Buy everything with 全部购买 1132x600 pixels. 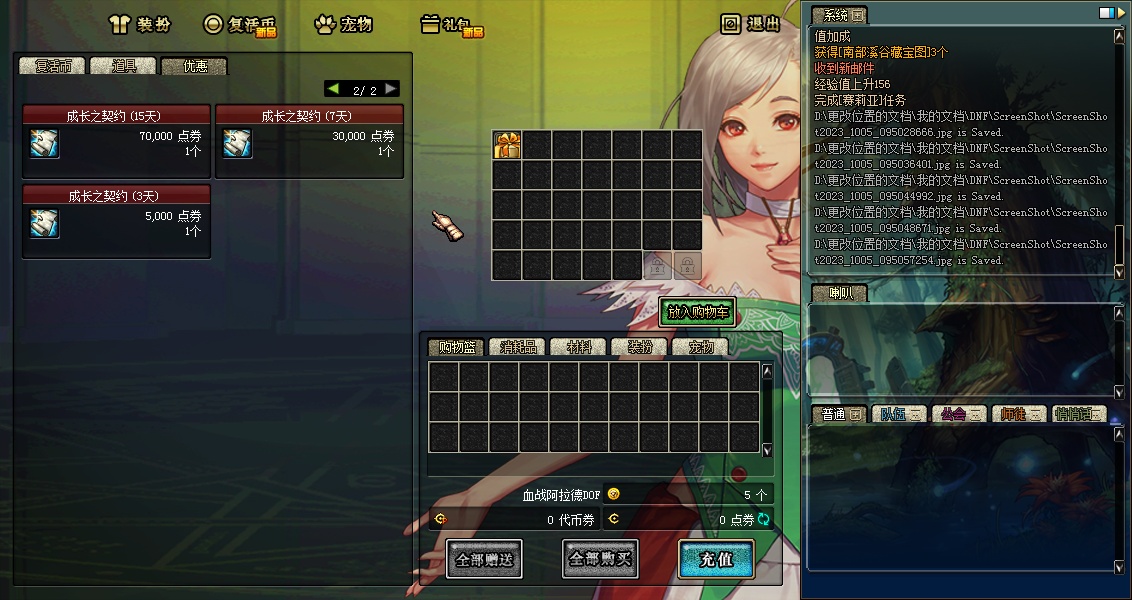click(600, 559)
